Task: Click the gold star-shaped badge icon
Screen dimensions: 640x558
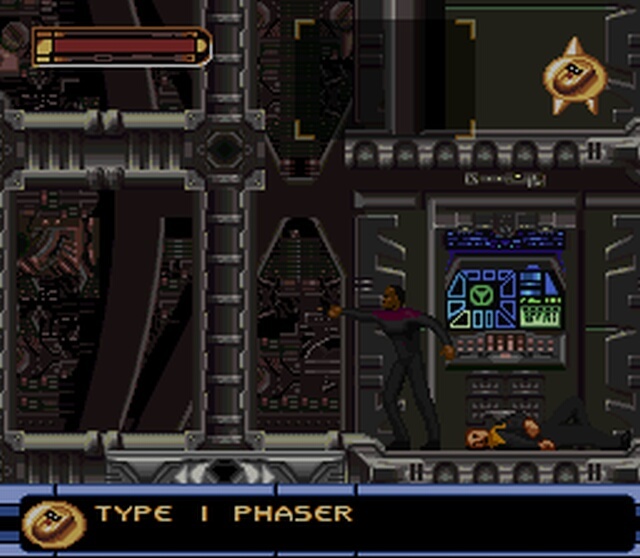Action: [574, 76]
